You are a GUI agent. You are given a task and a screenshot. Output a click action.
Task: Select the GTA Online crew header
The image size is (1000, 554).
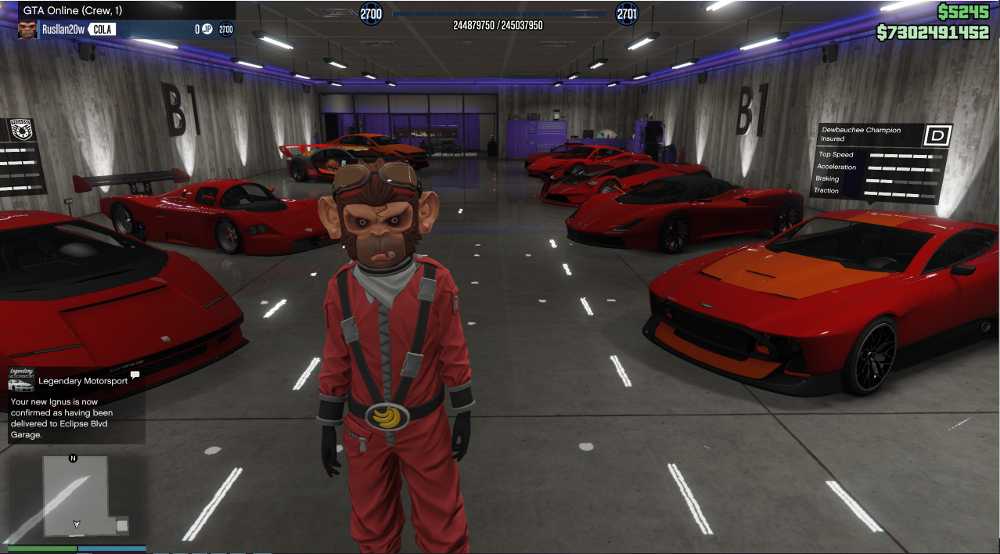(x=118, y=10)
